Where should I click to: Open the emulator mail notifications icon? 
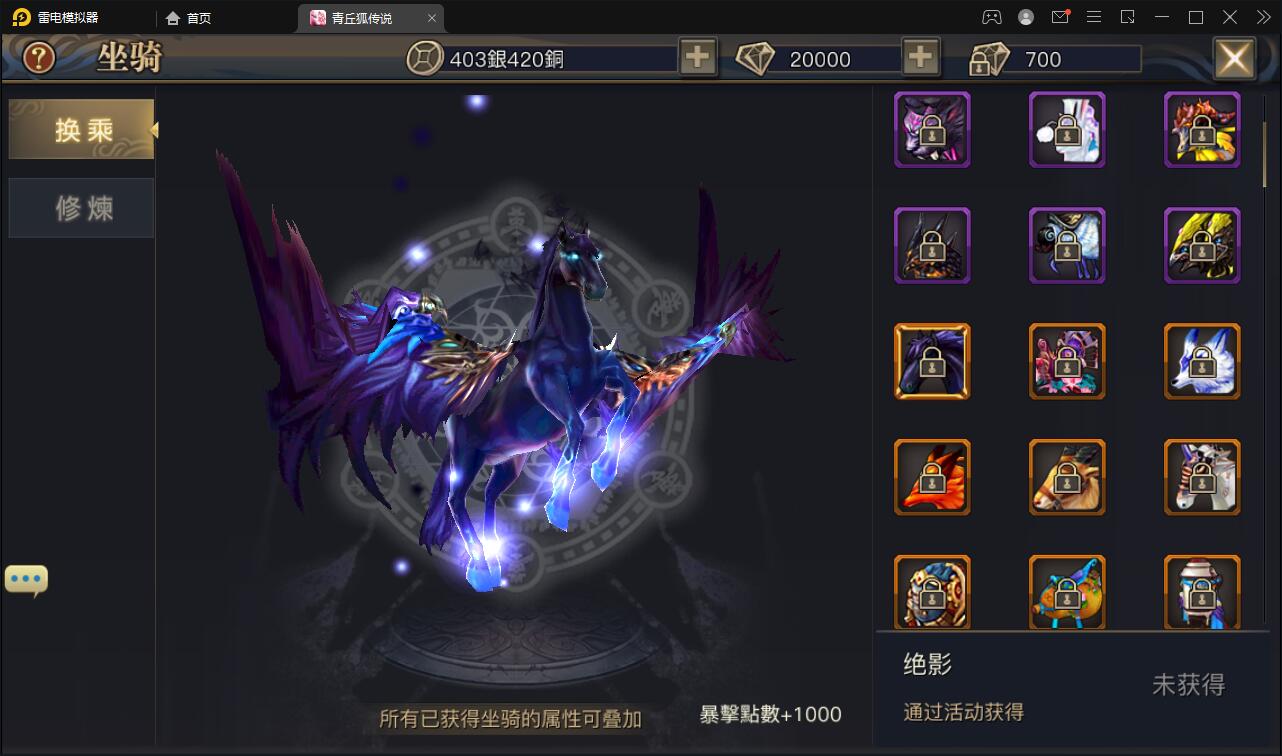coord(1060,16)
